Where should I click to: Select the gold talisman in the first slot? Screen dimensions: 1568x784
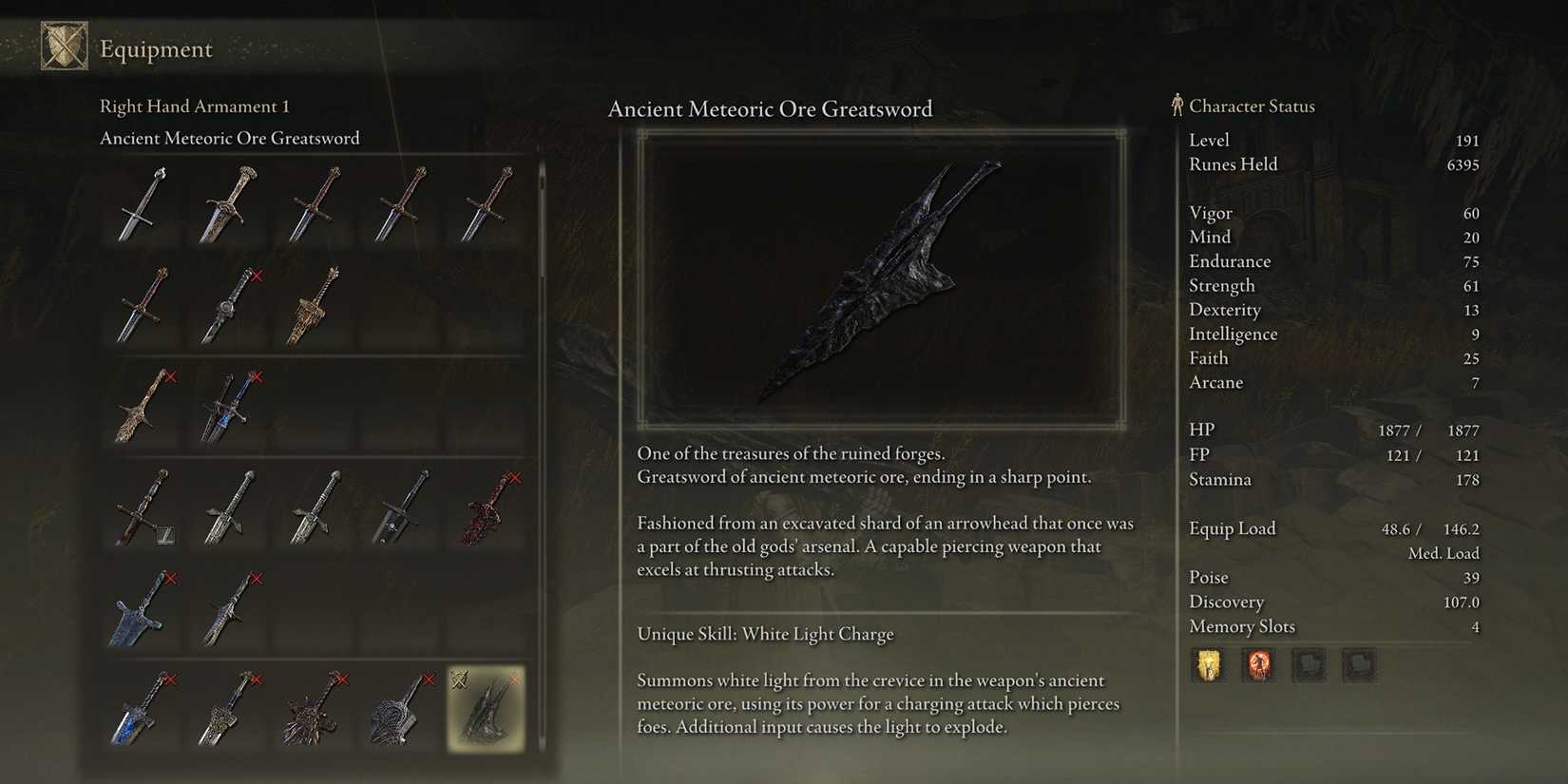(x=1208, y=664)
